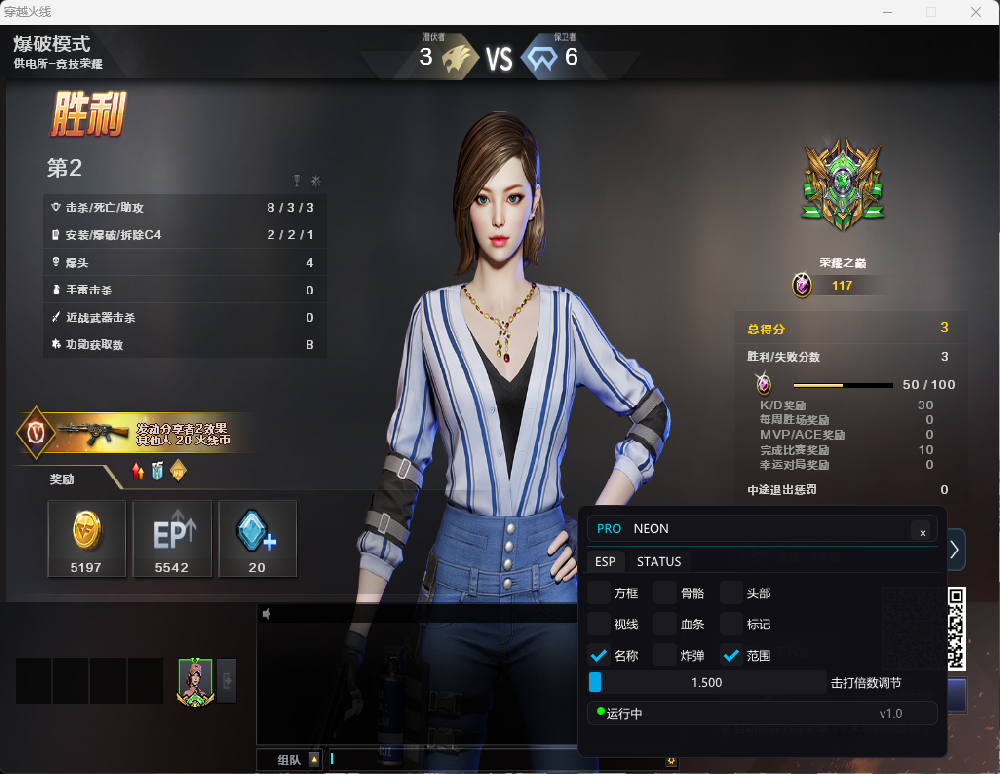
Task: Click the trophy icon beside 第2
Action: 297,180
